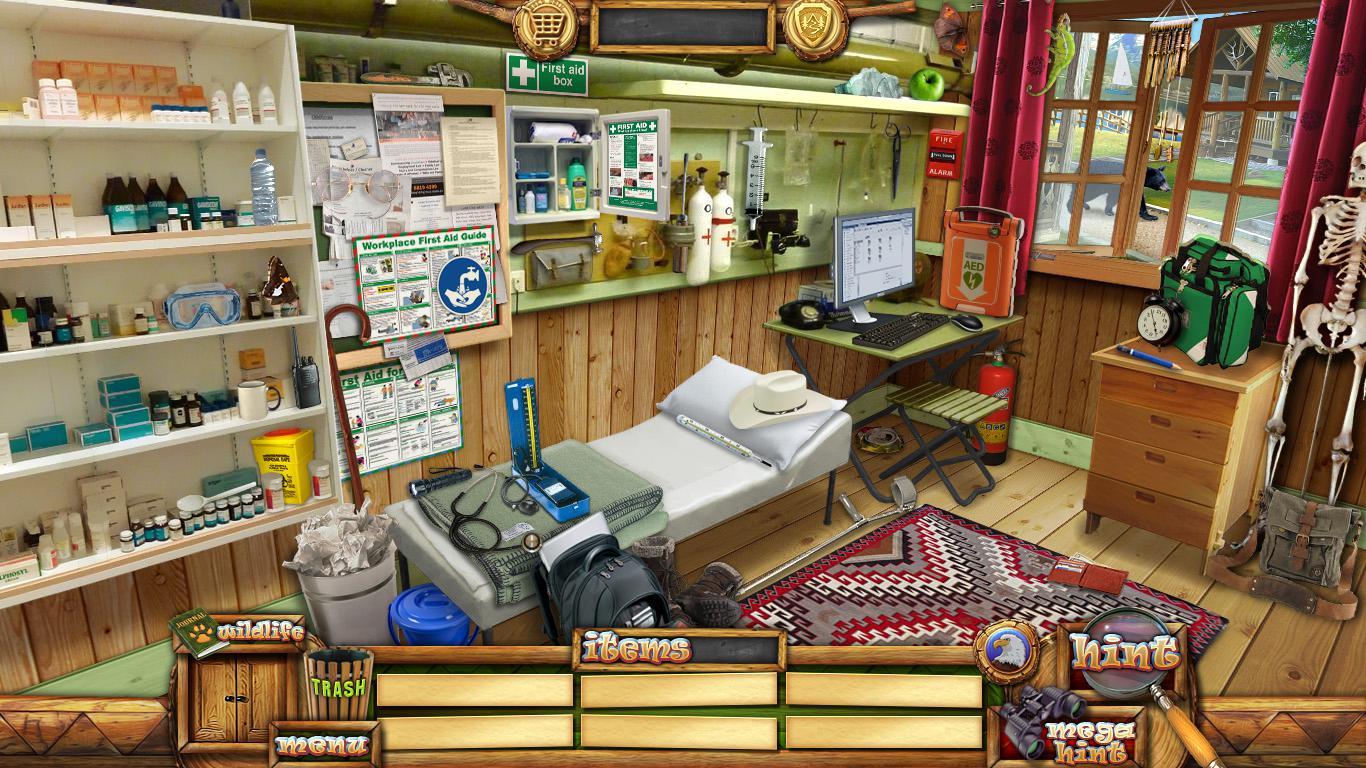Screen dimensions: 1366x768
Task: Use the hint magnifying glass
Action: point(1124,652)
